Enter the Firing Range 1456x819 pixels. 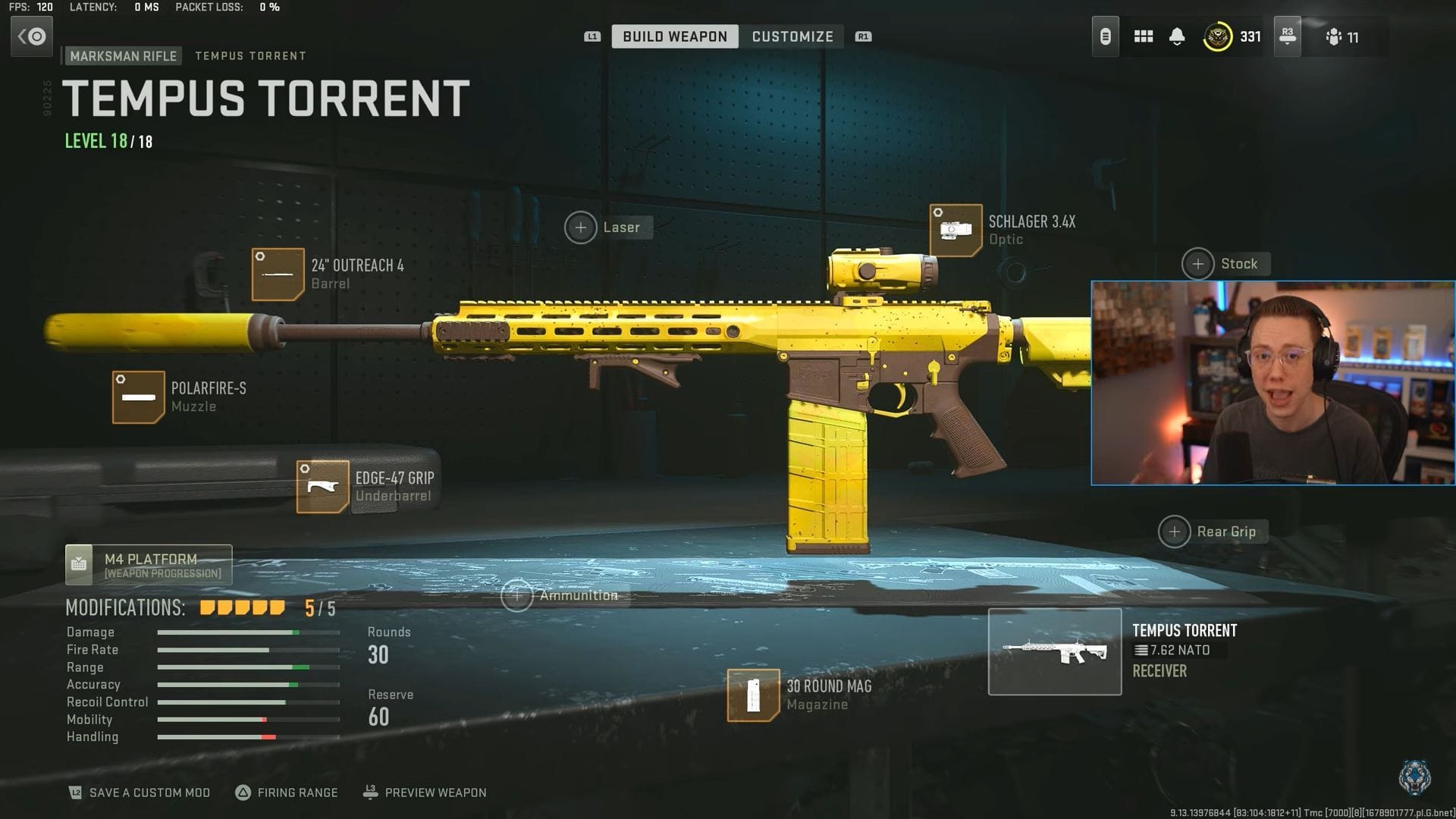point(289,792)
